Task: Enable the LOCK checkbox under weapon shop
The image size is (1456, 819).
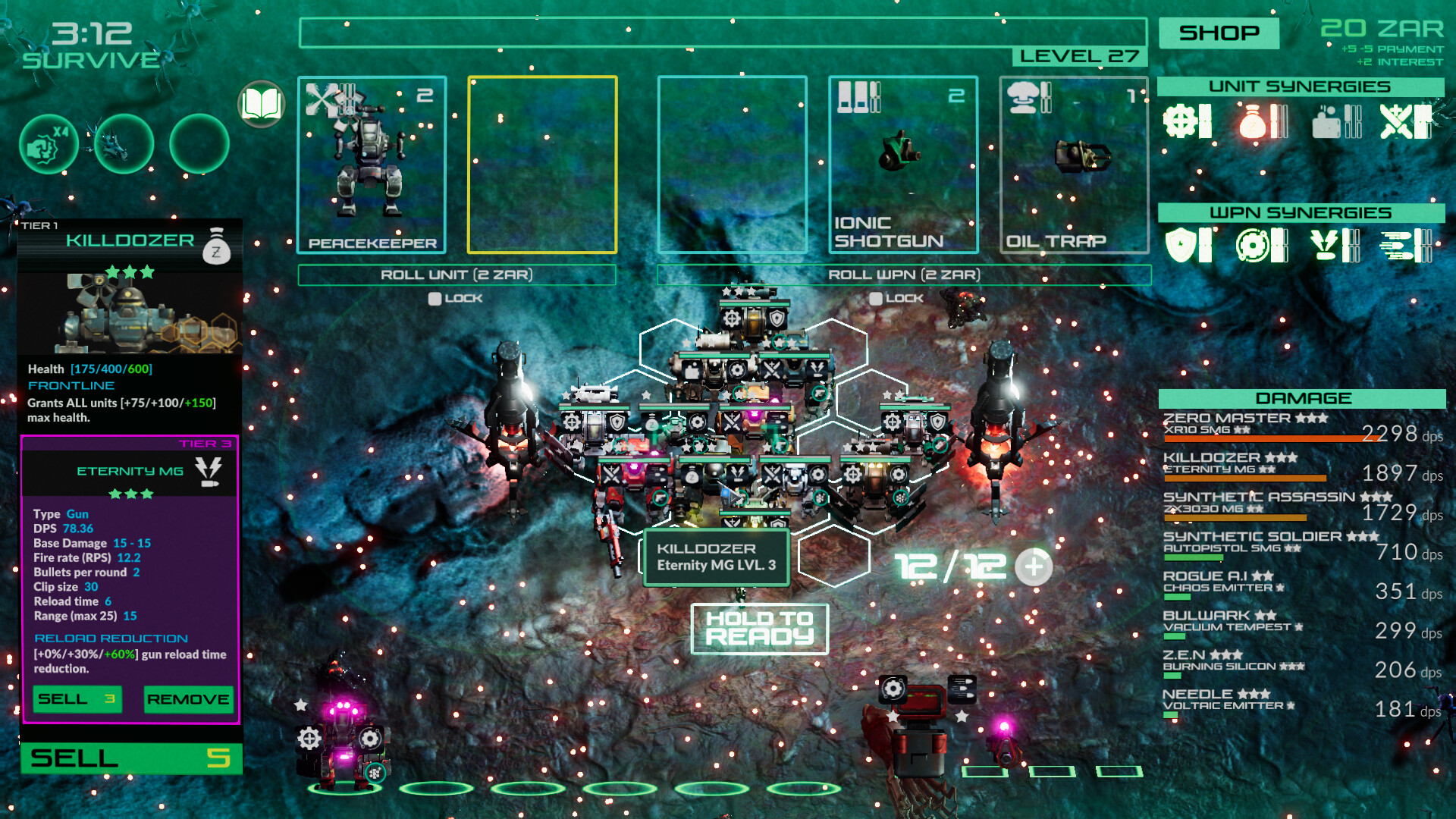Action: coord(876,298)
